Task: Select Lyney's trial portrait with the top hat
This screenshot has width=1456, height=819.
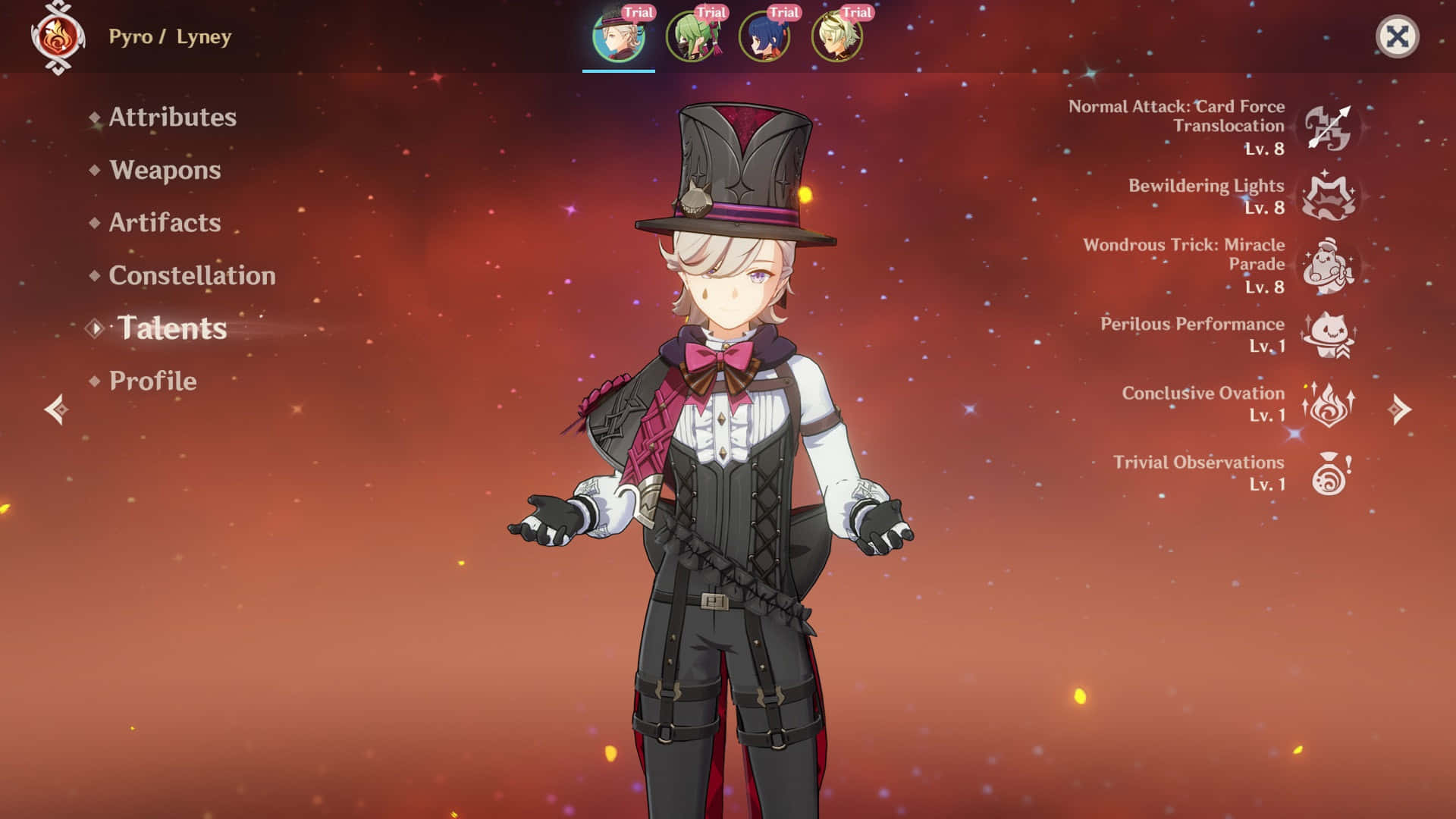Action: coord(618,36)
